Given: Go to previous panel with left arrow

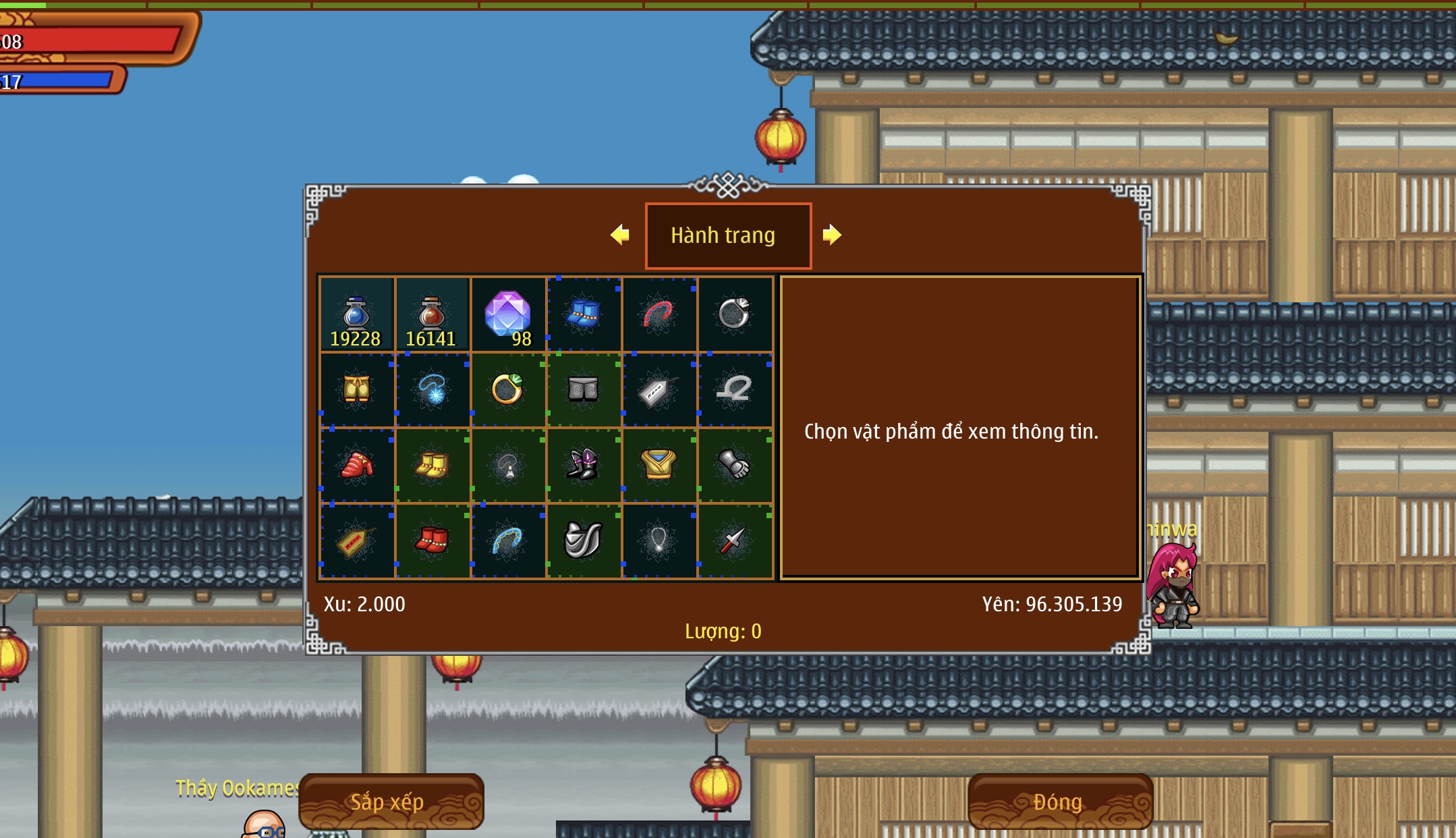Looking at the screenshot, I should point(619,235).
